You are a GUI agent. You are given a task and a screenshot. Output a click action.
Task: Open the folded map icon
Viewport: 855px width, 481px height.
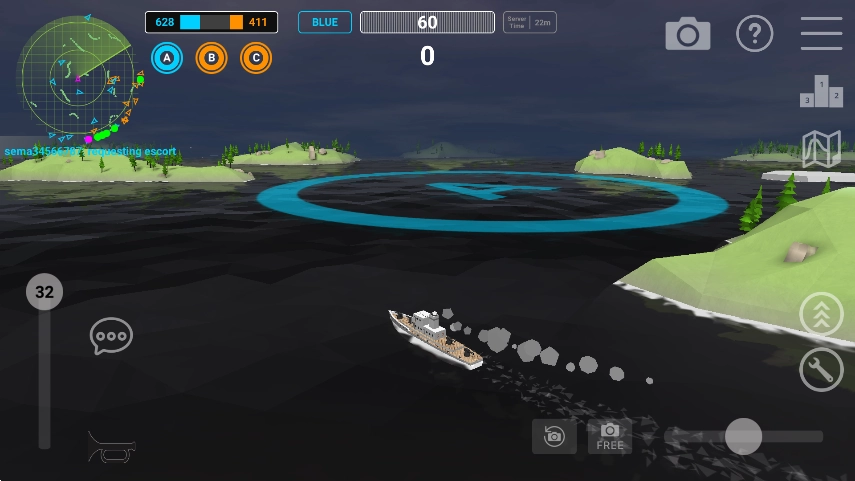pos(821,149)
